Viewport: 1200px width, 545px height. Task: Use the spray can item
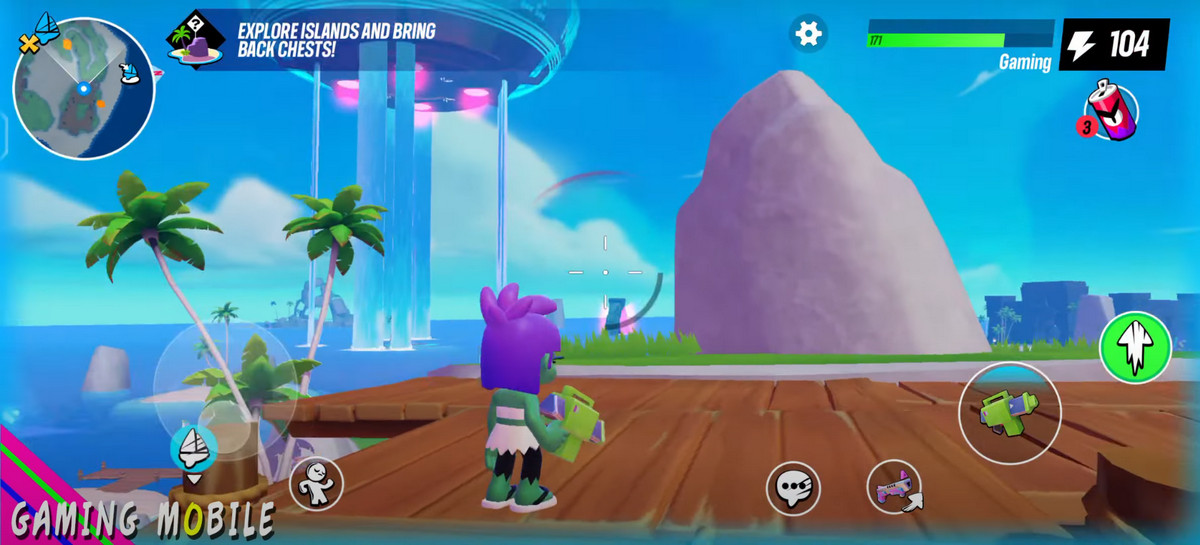pos(1112,109)
